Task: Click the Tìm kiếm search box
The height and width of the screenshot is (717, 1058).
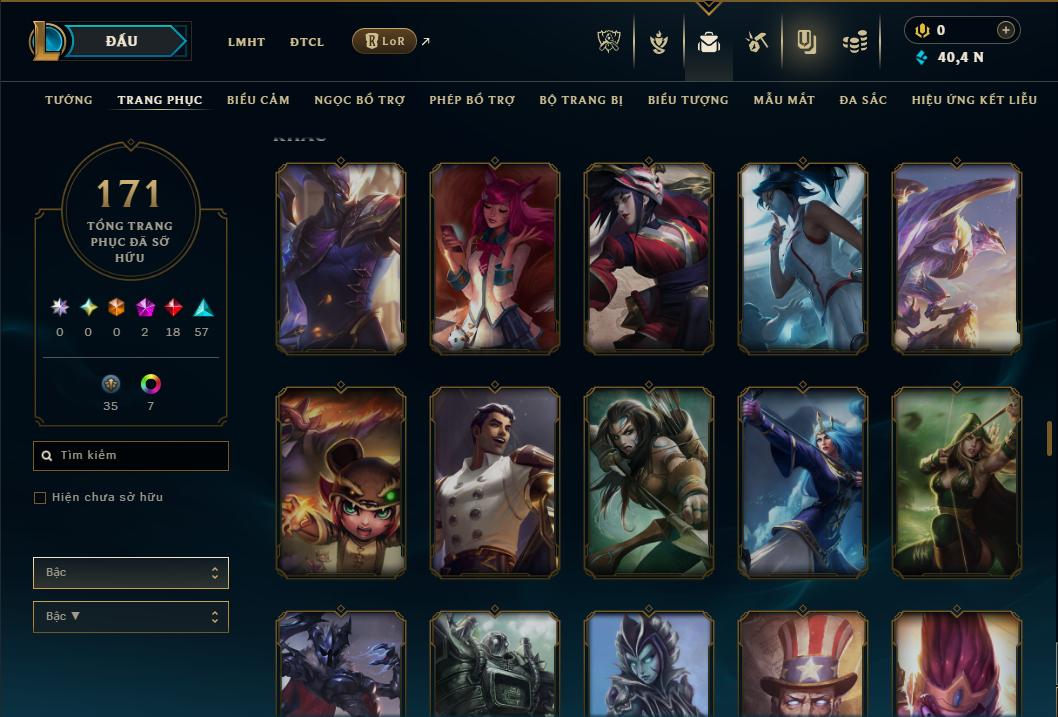Action: point(131,456)
